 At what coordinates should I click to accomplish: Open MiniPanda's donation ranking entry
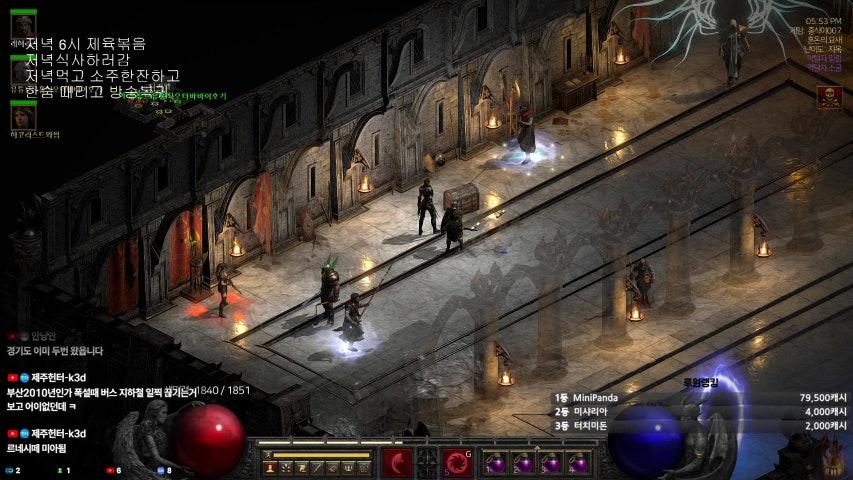tap(598, 397)
